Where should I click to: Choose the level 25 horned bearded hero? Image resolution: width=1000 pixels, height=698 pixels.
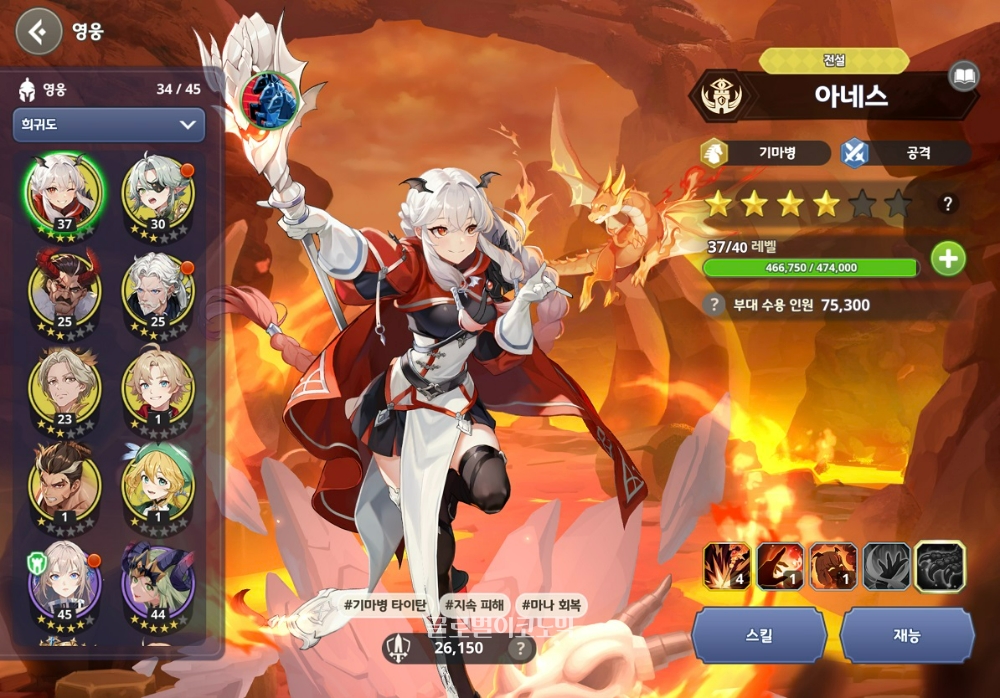tap(65, 286)
